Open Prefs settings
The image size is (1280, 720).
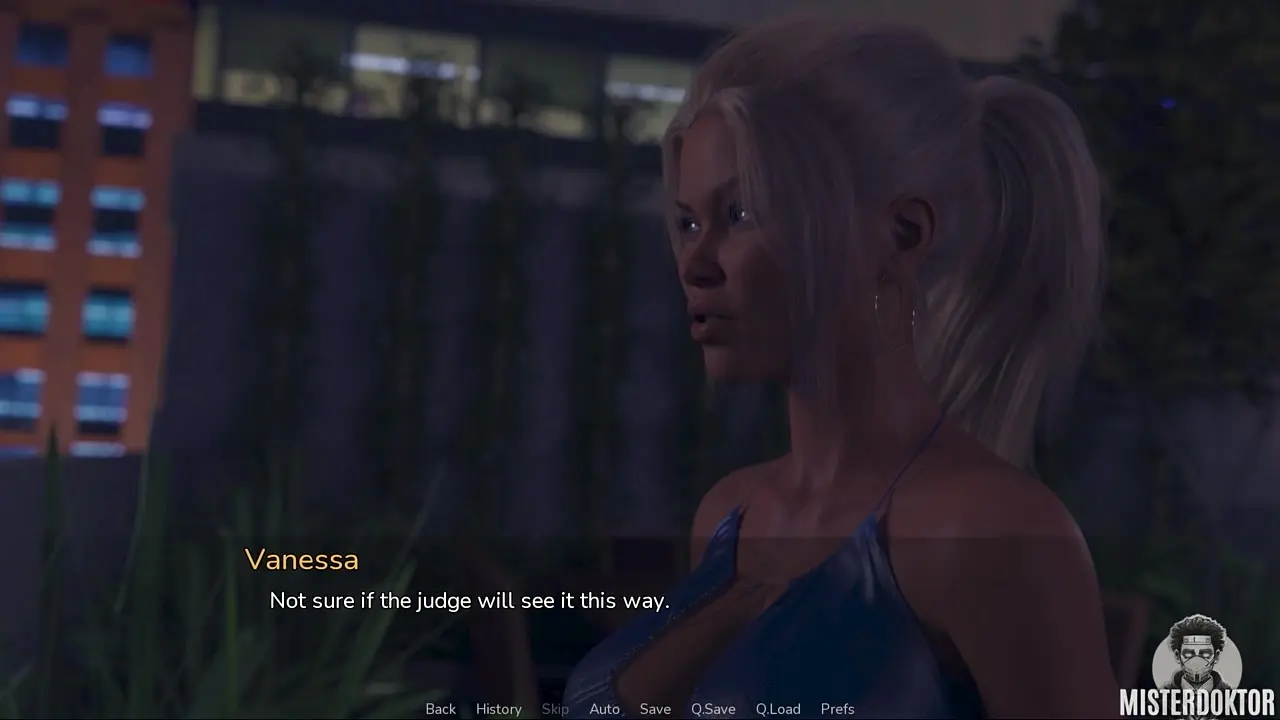coord(837,709)
